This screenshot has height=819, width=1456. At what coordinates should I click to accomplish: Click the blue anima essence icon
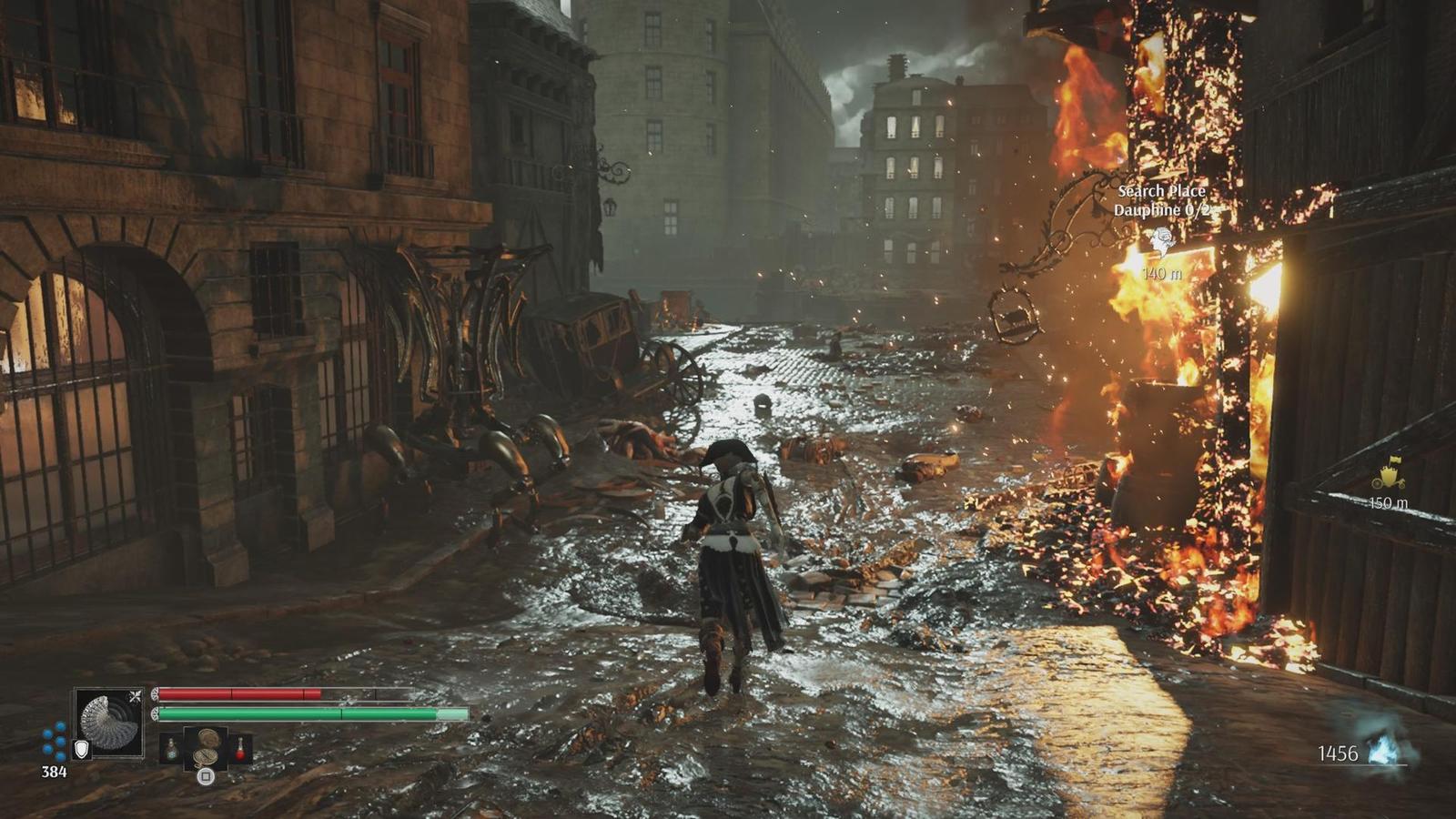point(1384,751)
